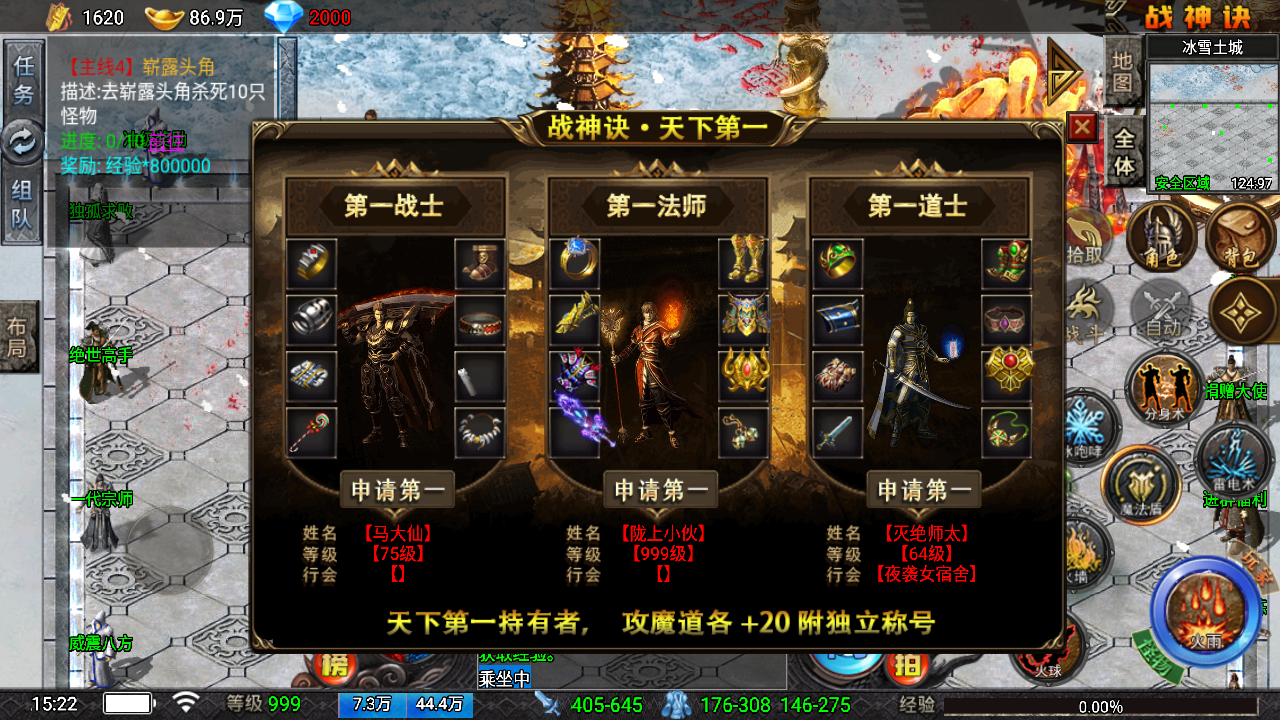The height and width of the screenshot is (720, 1280).
Task: Click the refresh arrows button
Action: click(x=21, y=142)
